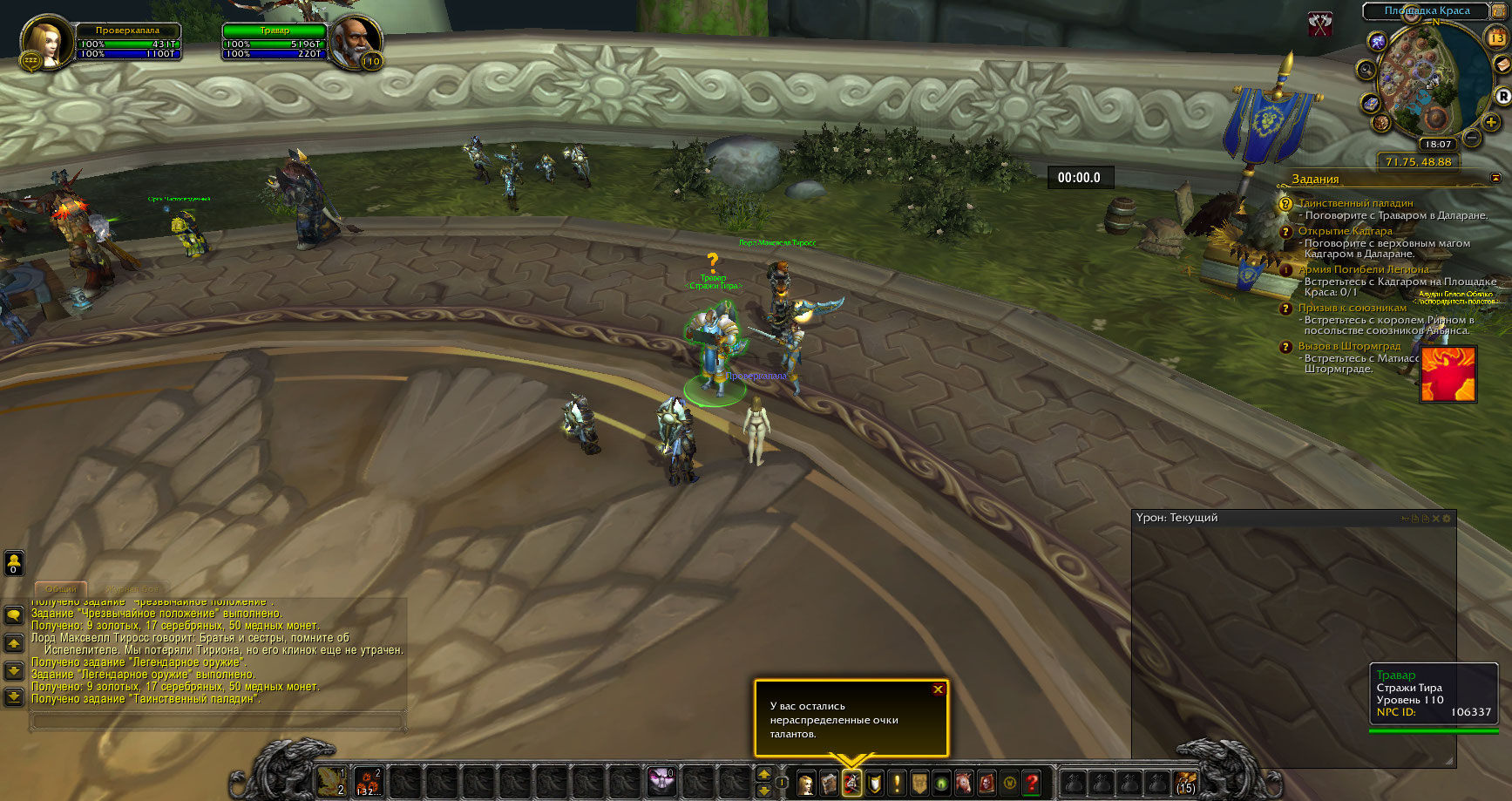
Task: Collapse the Задания quest tracker
Action: (1496, 178)
